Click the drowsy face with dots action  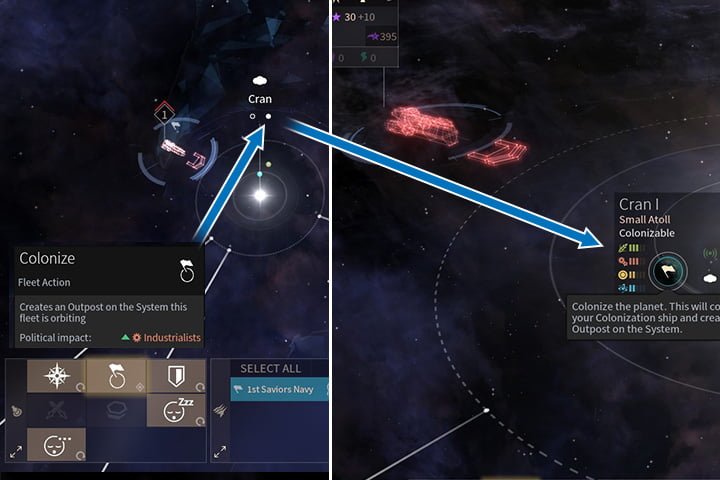[55, 443]
